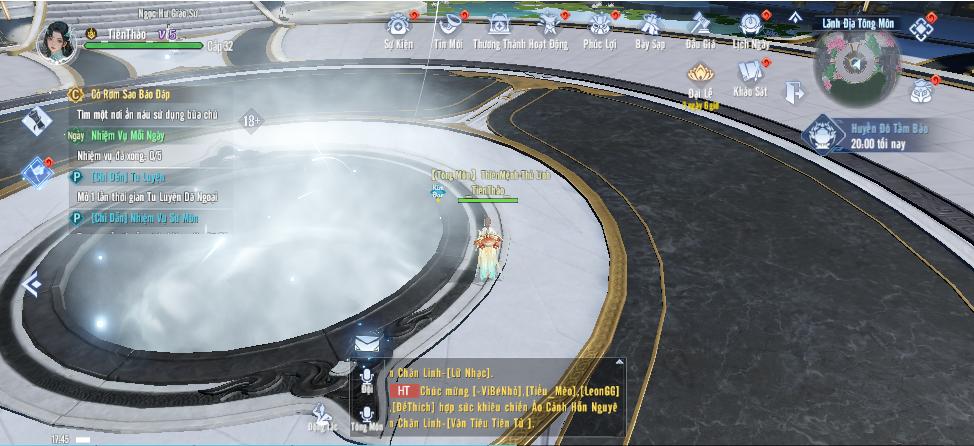Open the Đấu Giá auction icon

point(700,26)
